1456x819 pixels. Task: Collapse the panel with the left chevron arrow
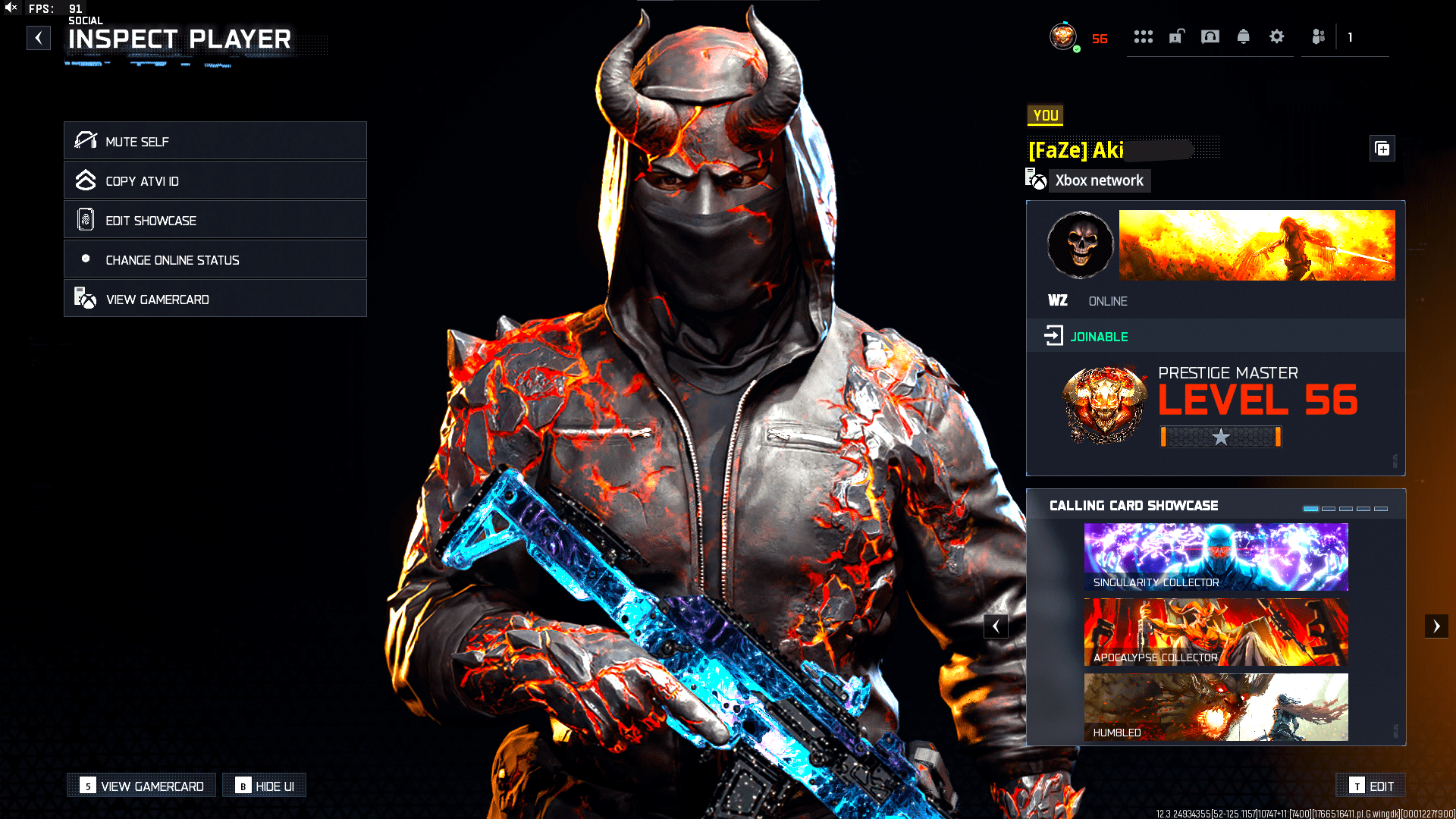996,626
